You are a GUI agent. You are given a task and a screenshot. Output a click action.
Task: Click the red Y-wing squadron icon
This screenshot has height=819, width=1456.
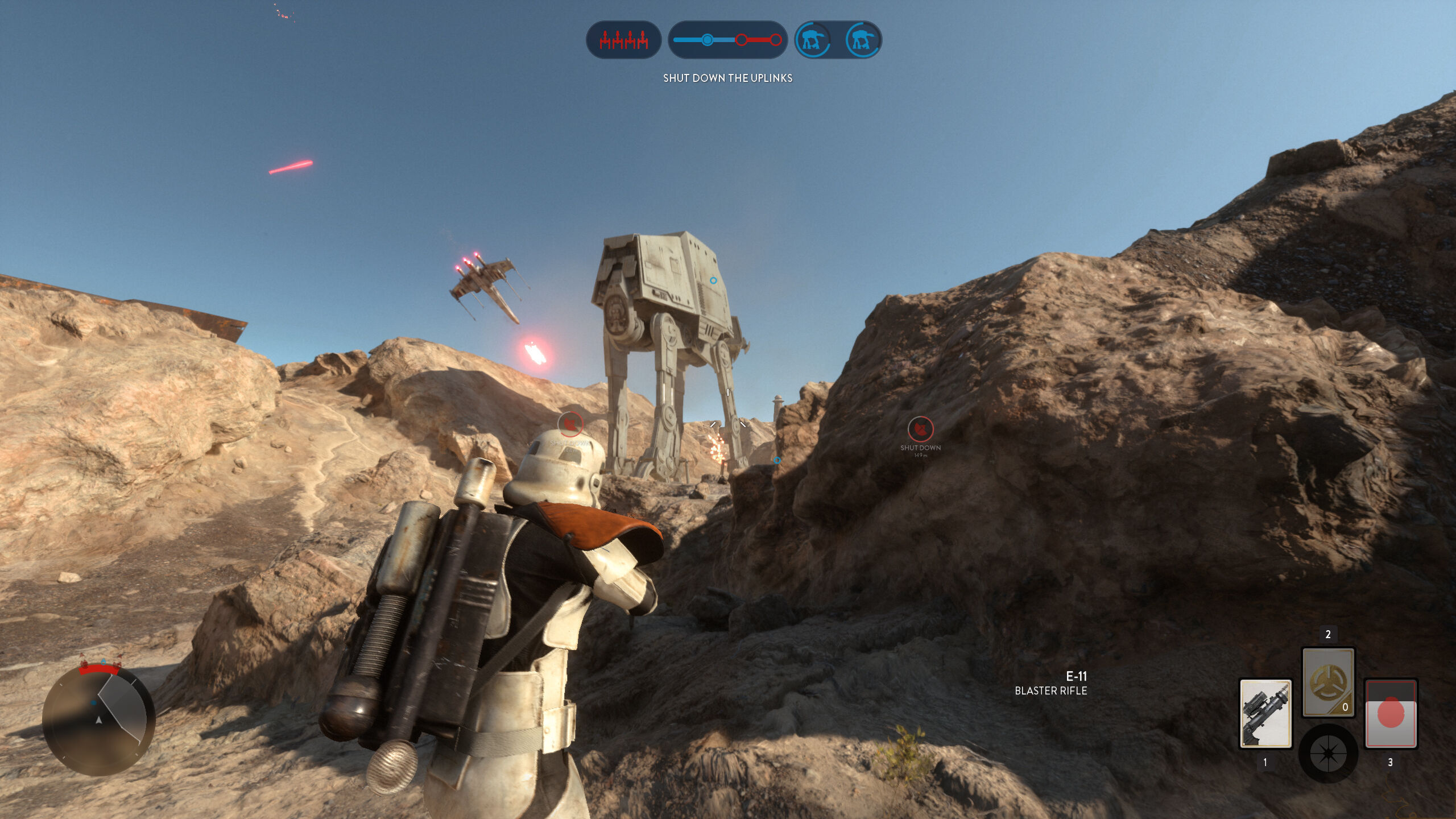tap(623, 40)
